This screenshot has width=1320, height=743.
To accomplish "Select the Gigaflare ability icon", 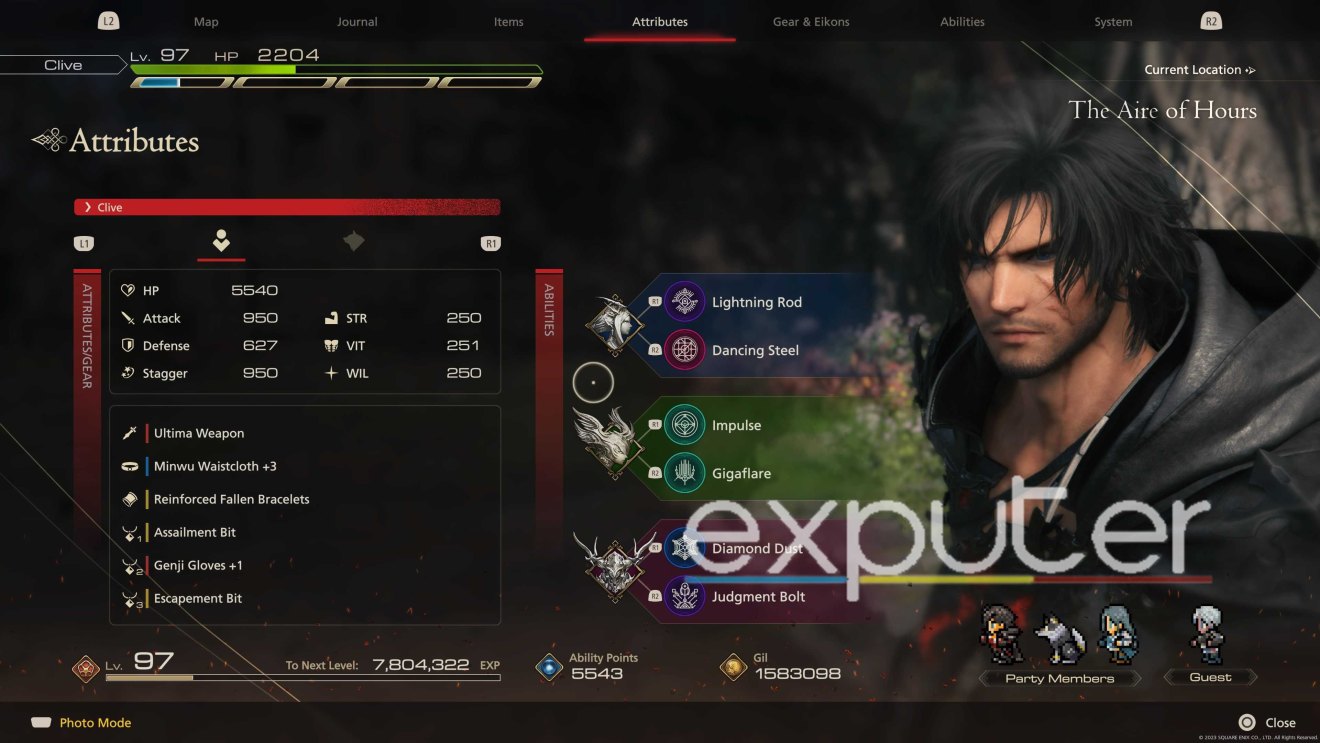I will coord(685,473).
